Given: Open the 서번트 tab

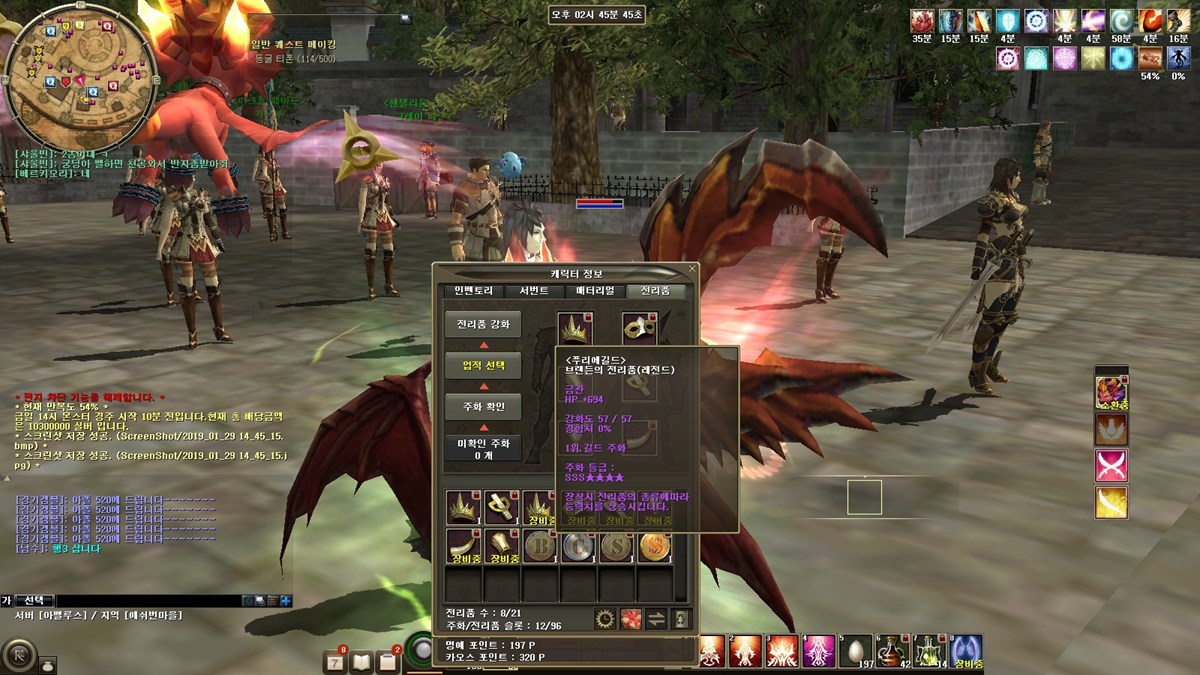Looking at the screenshot, I should [x=533, y=291].
